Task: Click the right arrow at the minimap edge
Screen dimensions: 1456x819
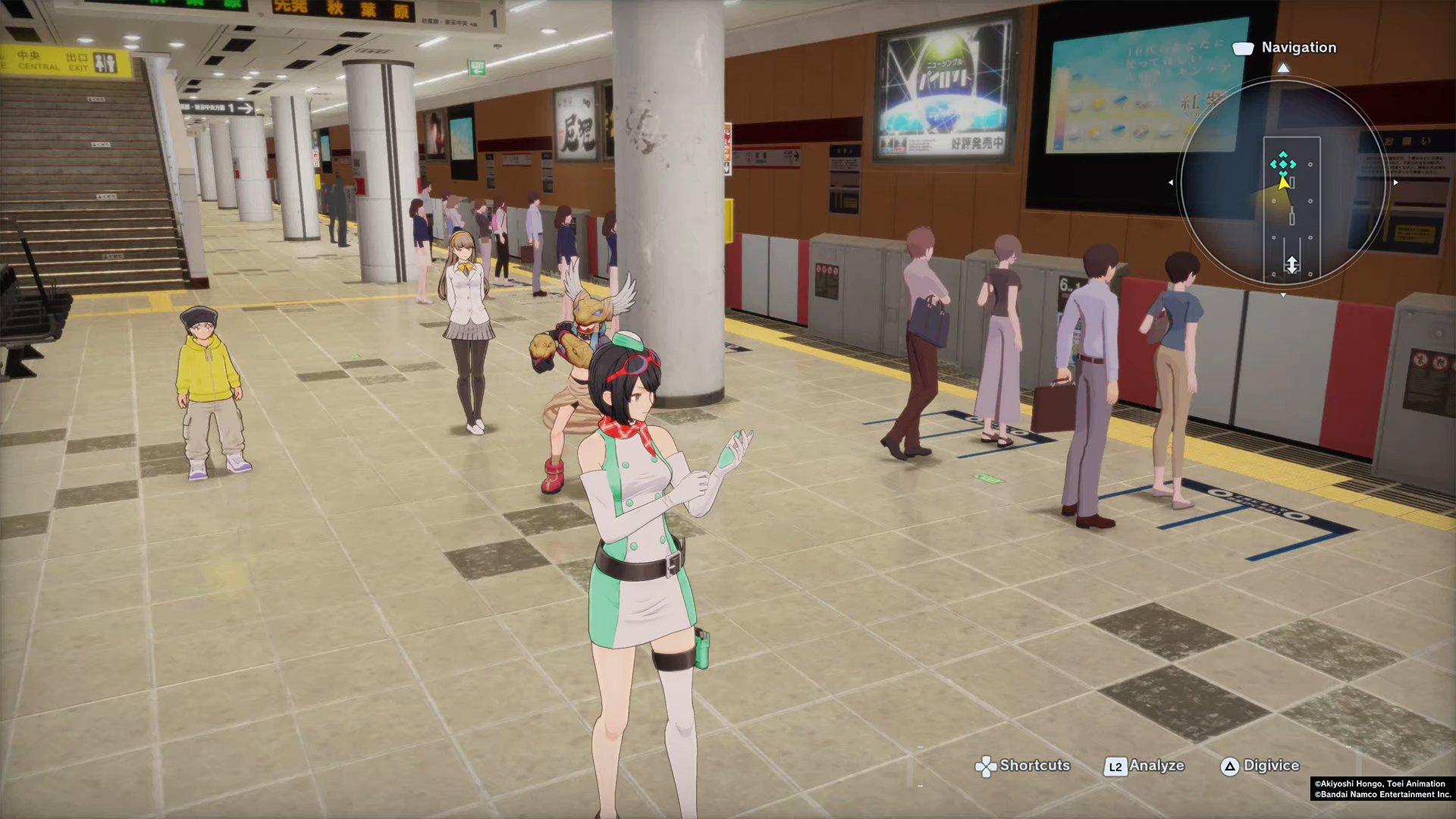Action: tap(1395, 182)
